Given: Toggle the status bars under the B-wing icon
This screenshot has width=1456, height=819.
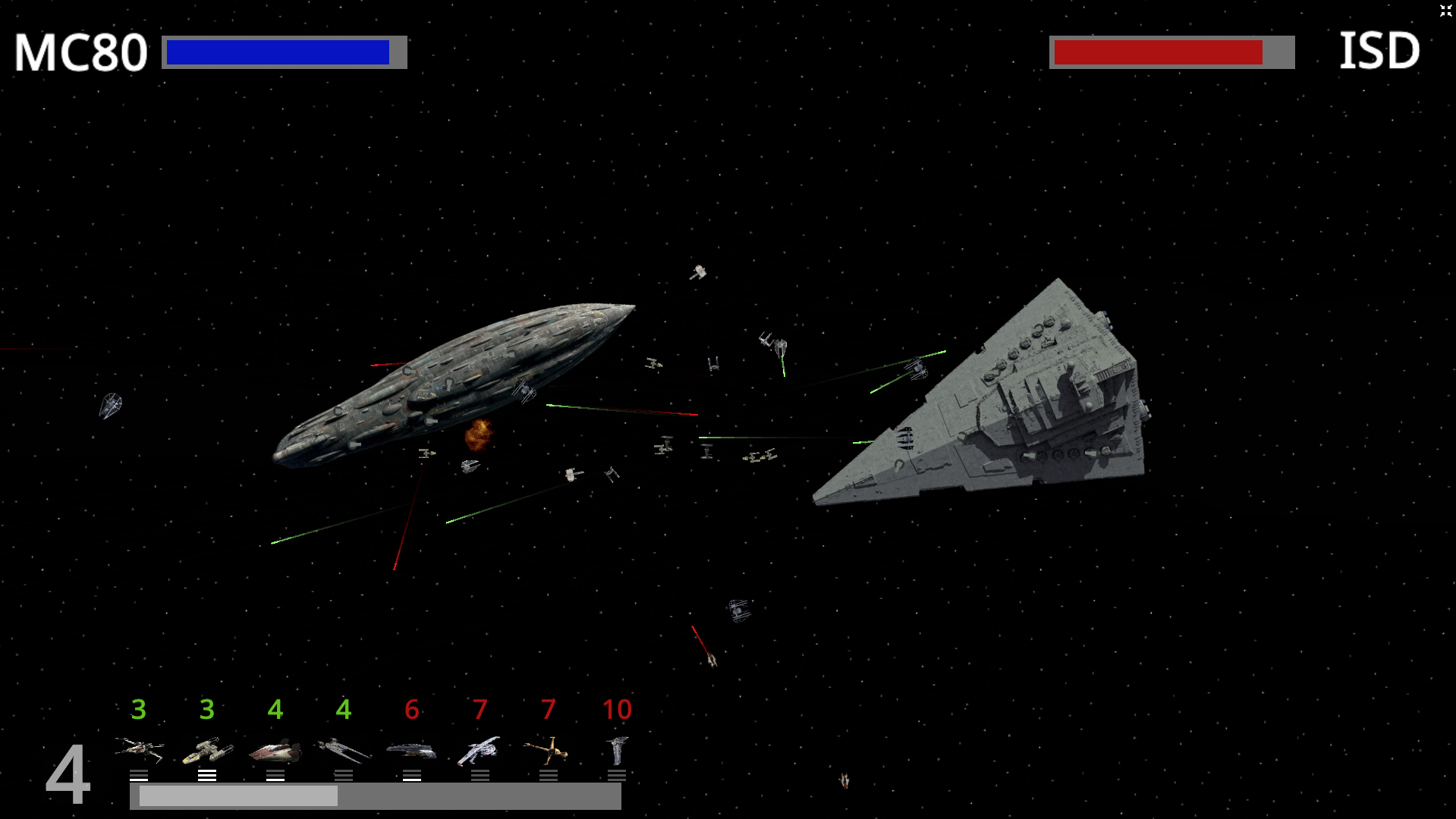Looking at the screenshot, I should 549,775.
